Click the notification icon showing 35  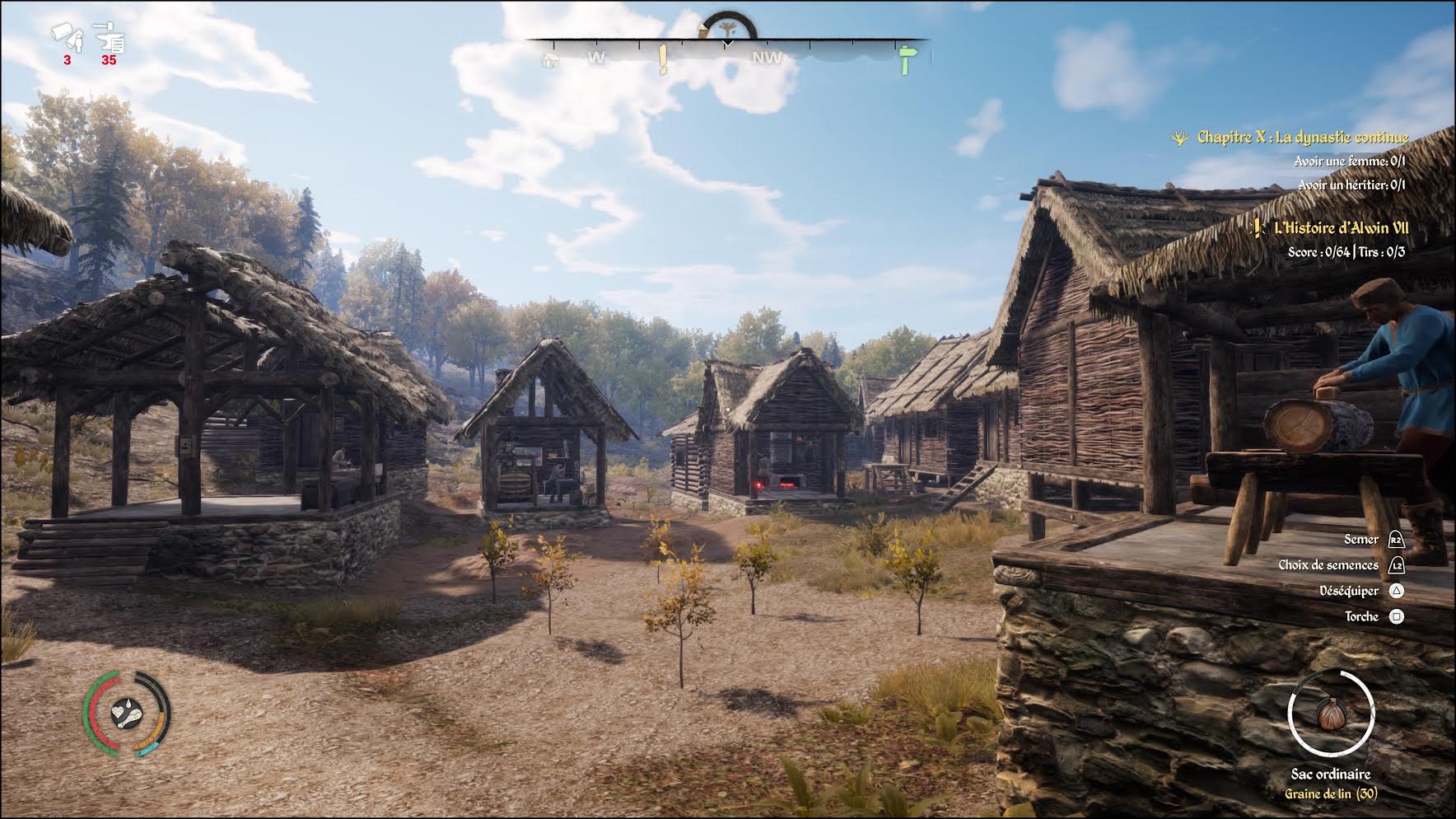[110, 37]
